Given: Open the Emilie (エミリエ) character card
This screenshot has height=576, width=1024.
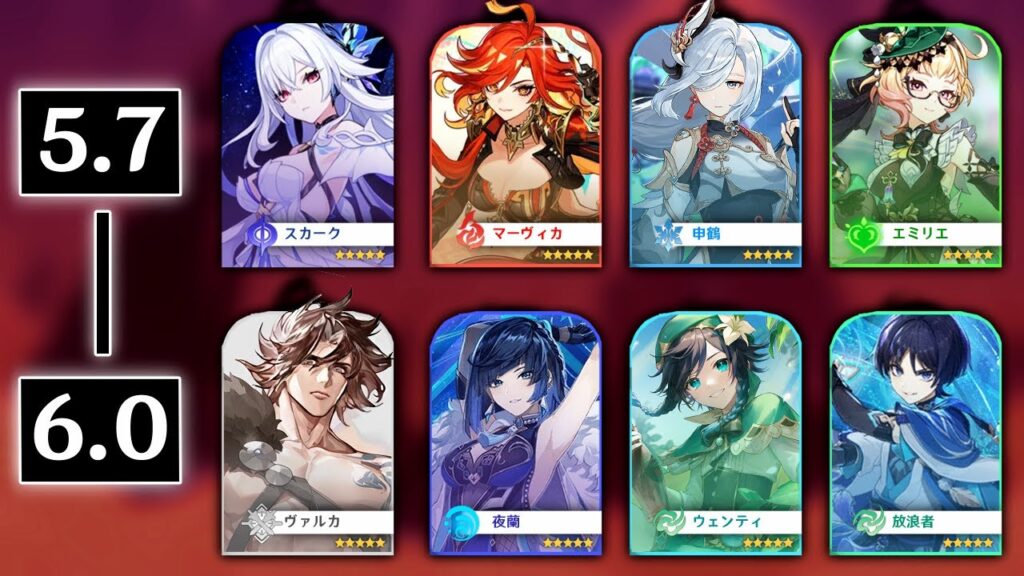Looking at the screenshot, I should [x=915, y=145].
